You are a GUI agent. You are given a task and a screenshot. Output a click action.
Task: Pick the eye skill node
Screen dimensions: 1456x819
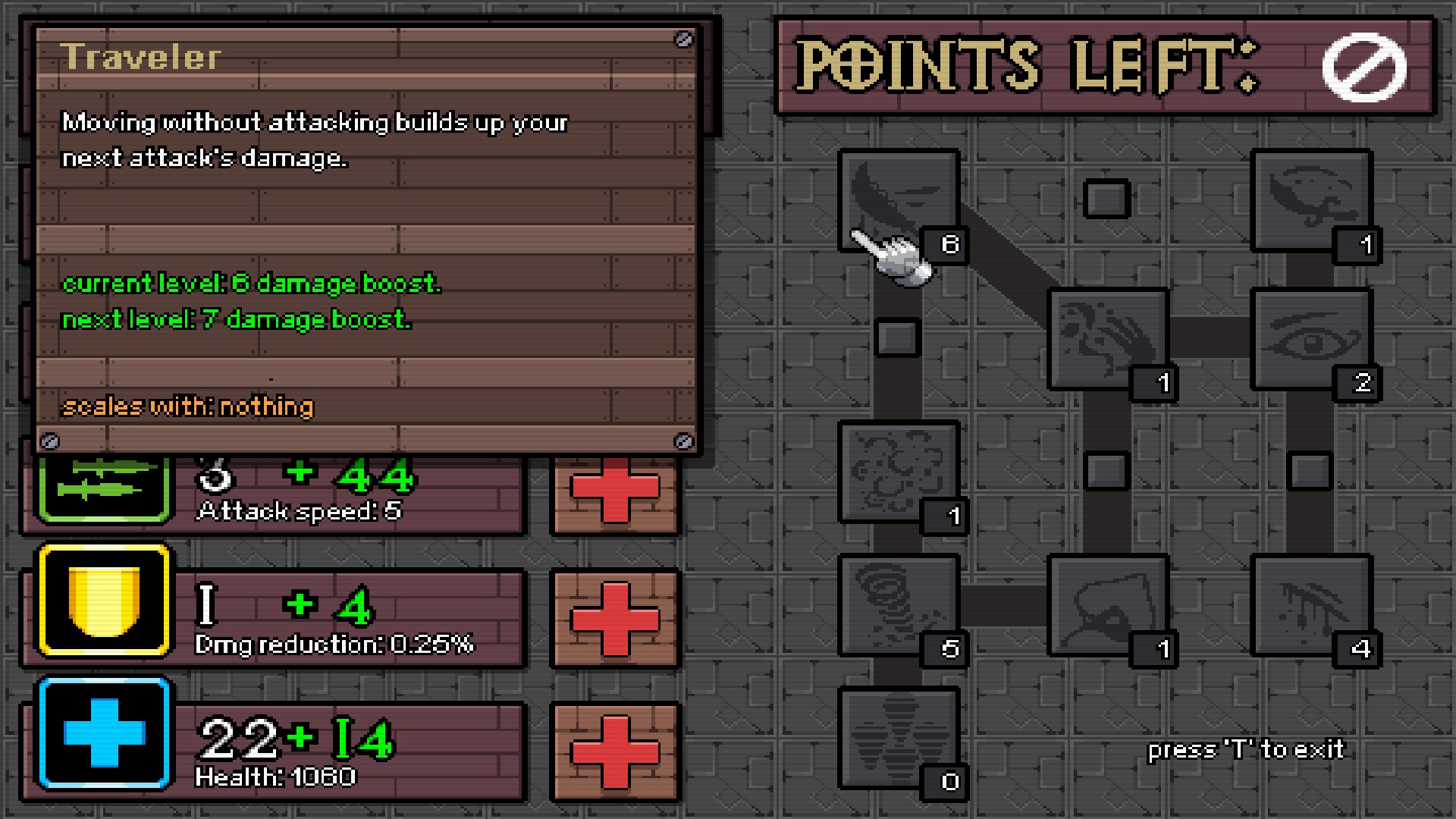point(1311,339)
